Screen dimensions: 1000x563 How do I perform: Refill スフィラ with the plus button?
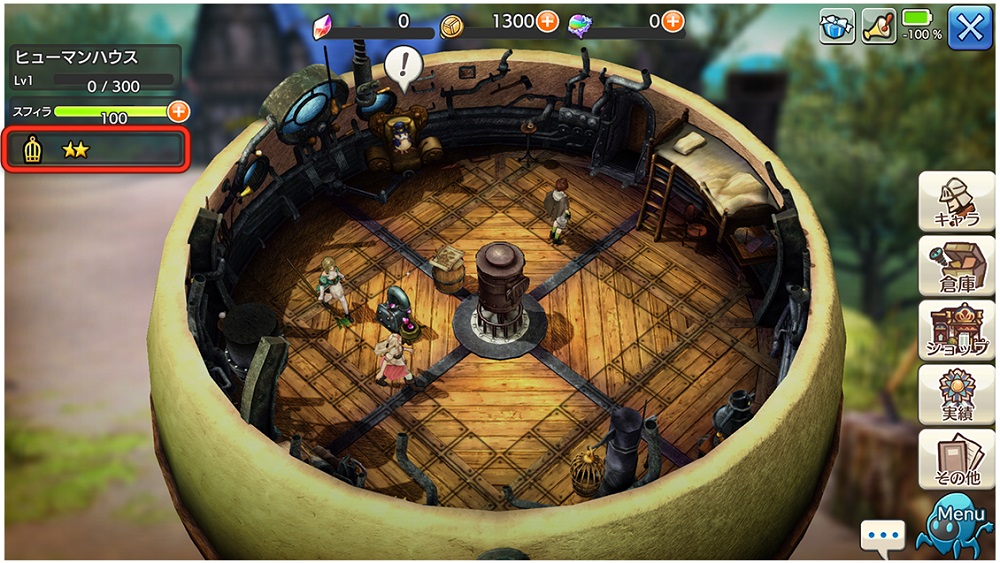click(178, 111)
